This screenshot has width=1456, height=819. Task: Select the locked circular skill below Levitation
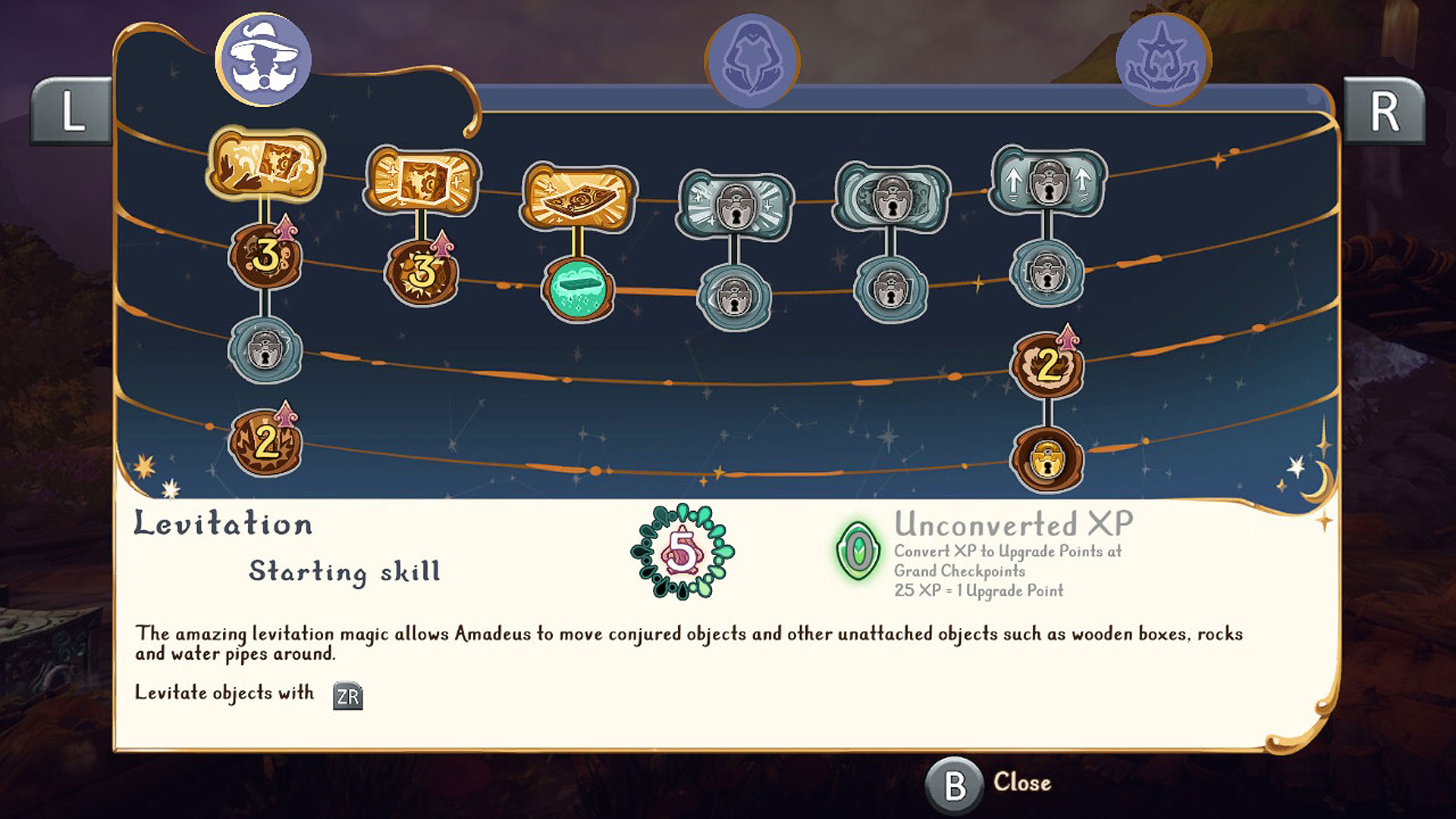(x=265, y=353)
